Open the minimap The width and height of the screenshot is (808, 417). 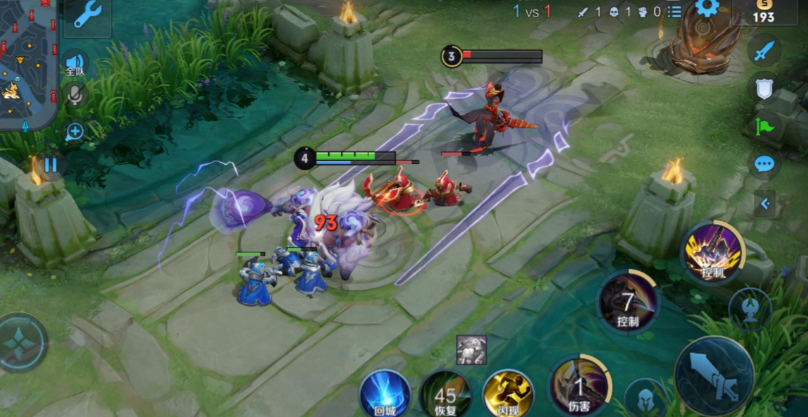point(28,60)
